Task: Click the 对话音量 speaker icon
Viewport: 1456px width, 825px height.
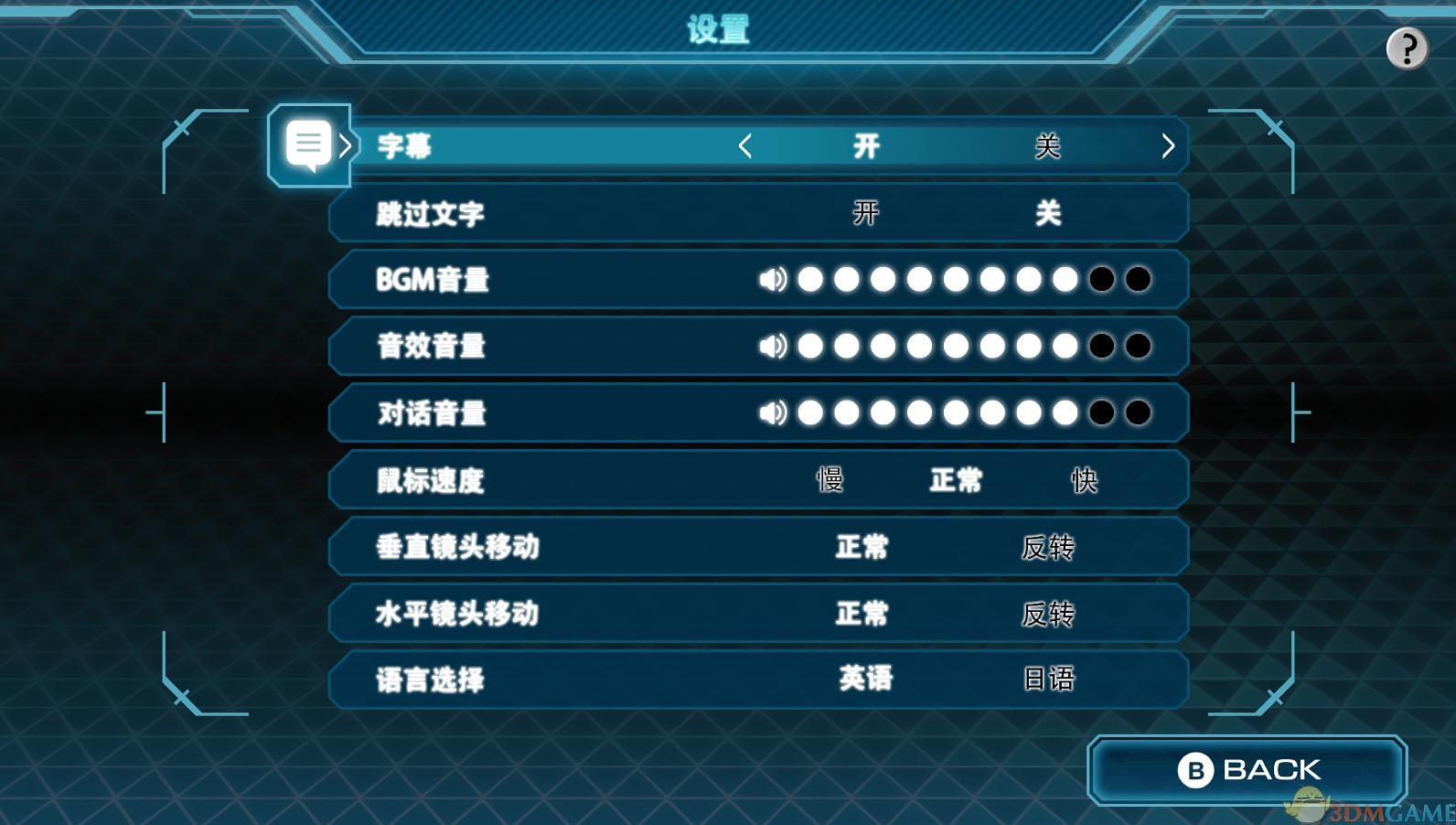Action: click(x=773, y=413)
